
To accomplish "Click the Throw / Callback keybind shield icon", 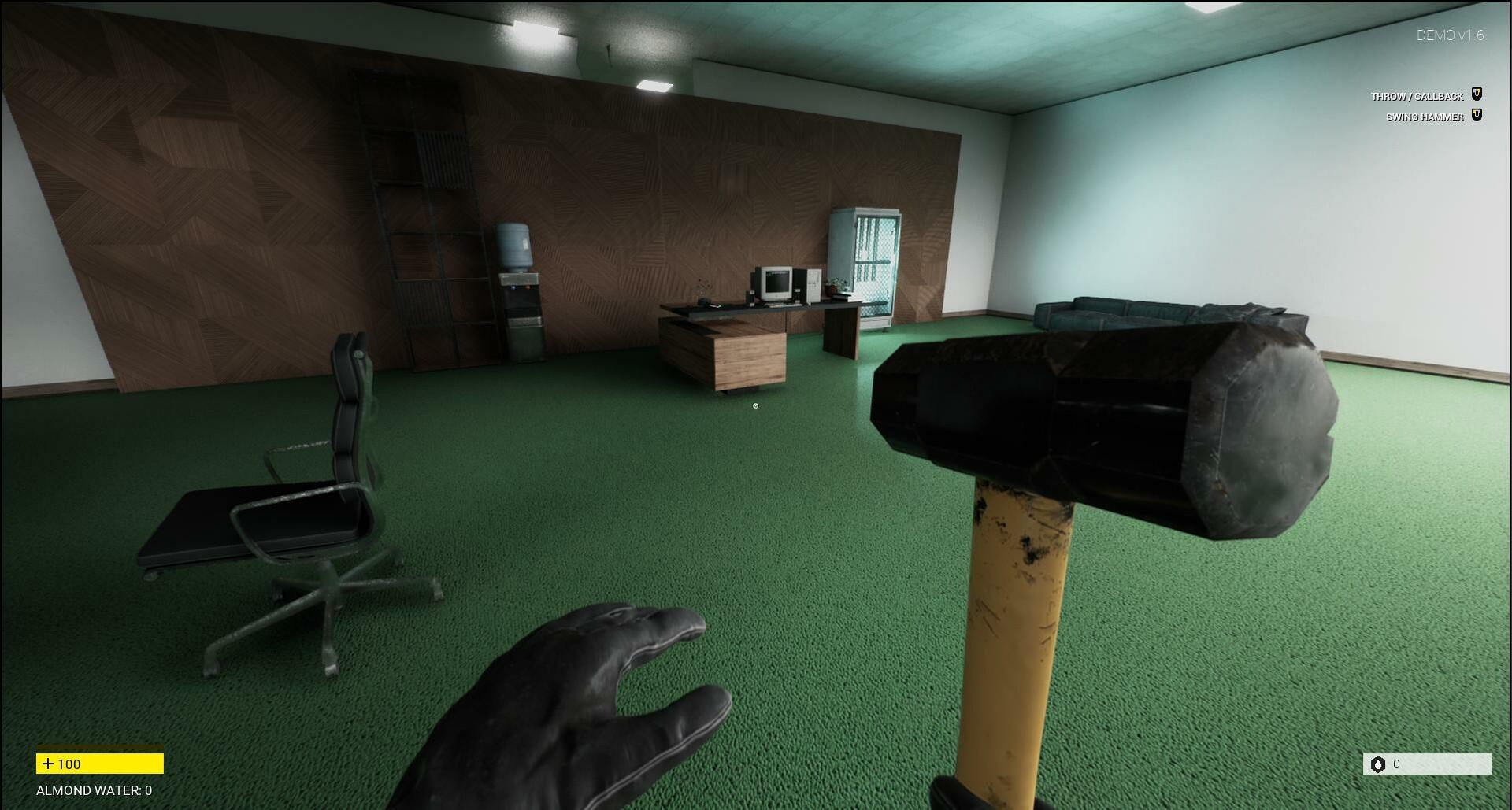I will [1477, 94].
